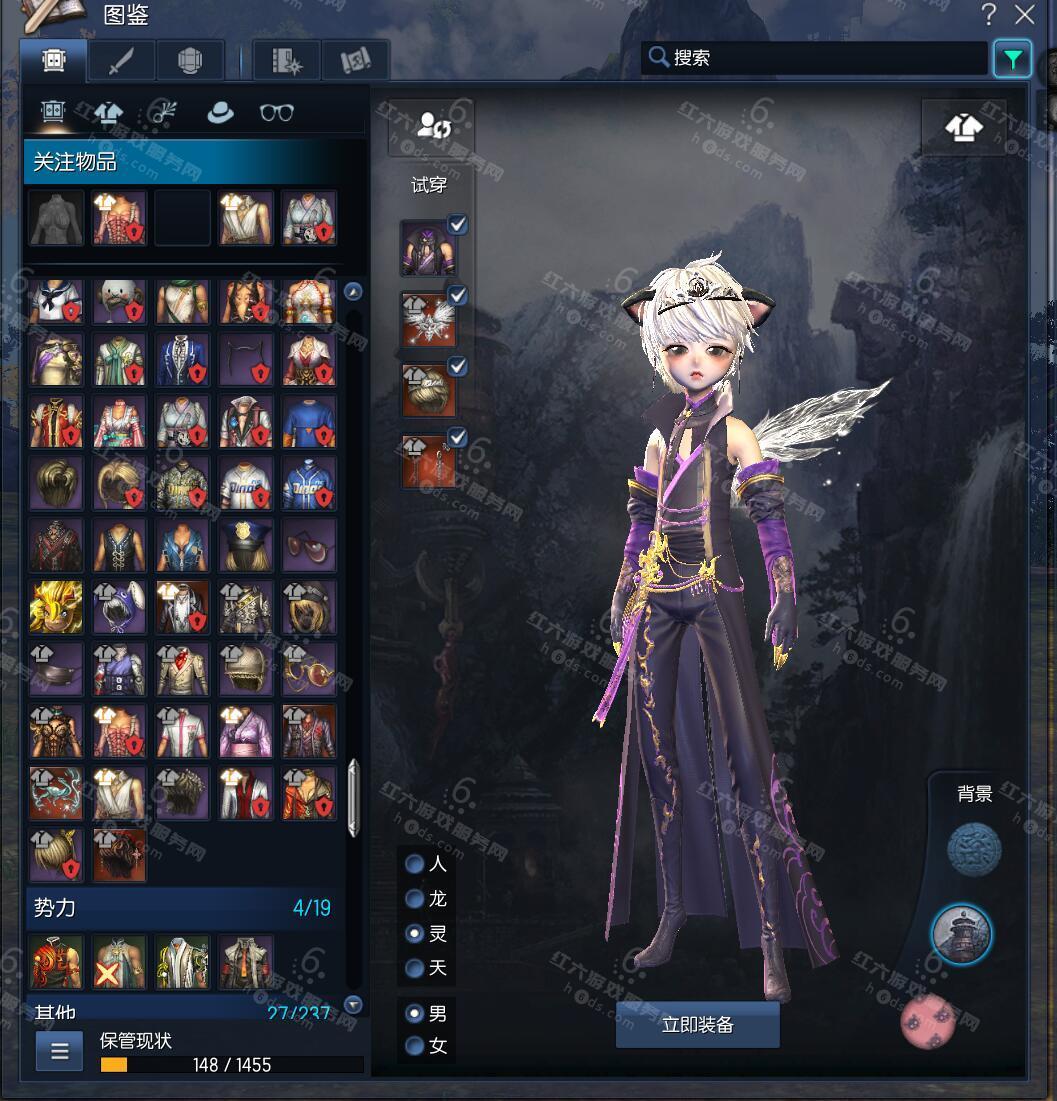This screenshot has height=1101, width=1057.
Task: Click the swap character button above 试穿
Action: (x=431, y=126)
